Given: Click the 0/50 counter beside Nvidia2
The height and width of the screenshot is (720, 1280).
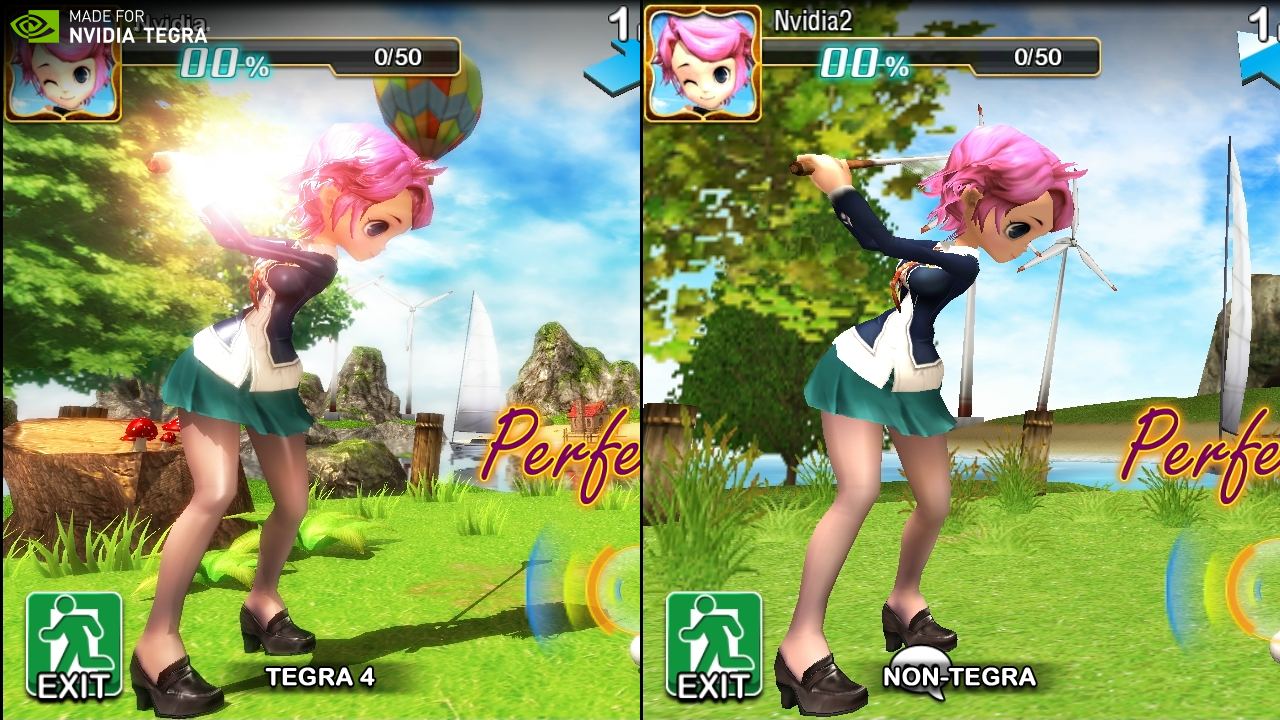Looking at the screenshot, I should click(x=1037, y=57).
